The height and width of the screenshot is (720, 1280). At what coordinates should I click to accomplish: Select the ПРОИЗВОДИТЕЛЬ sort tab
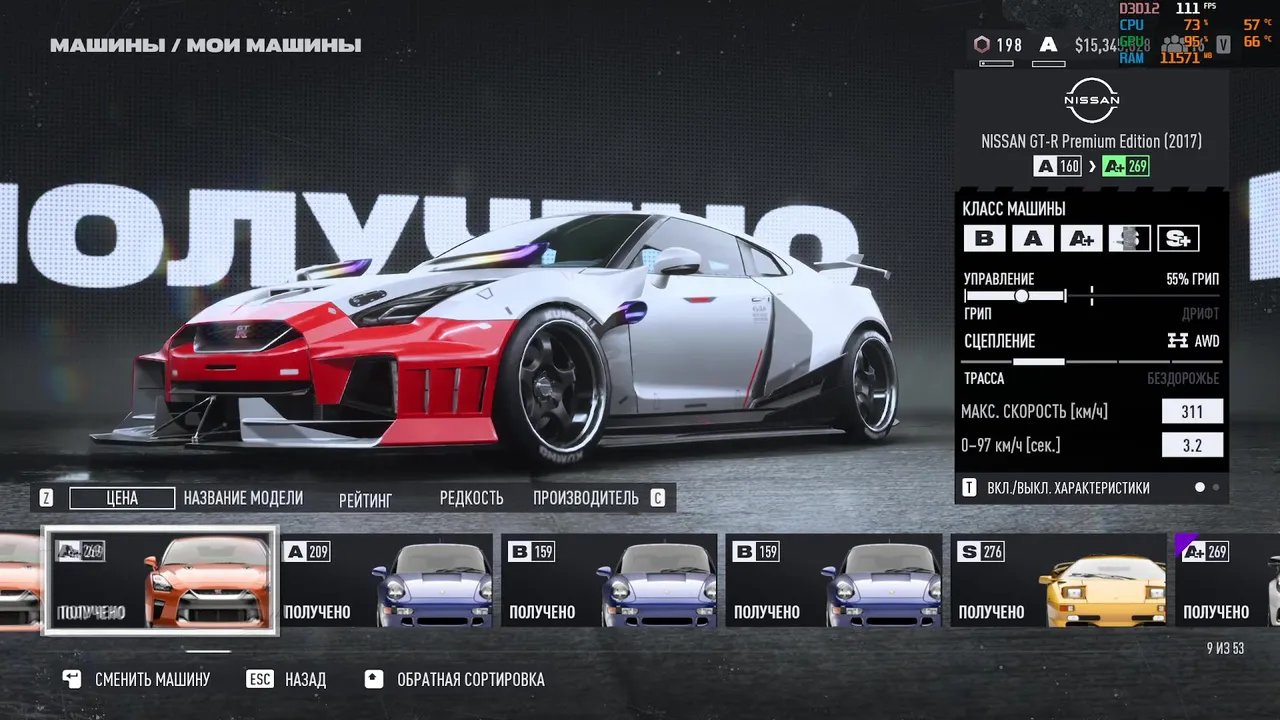click(x=585, y=498)
